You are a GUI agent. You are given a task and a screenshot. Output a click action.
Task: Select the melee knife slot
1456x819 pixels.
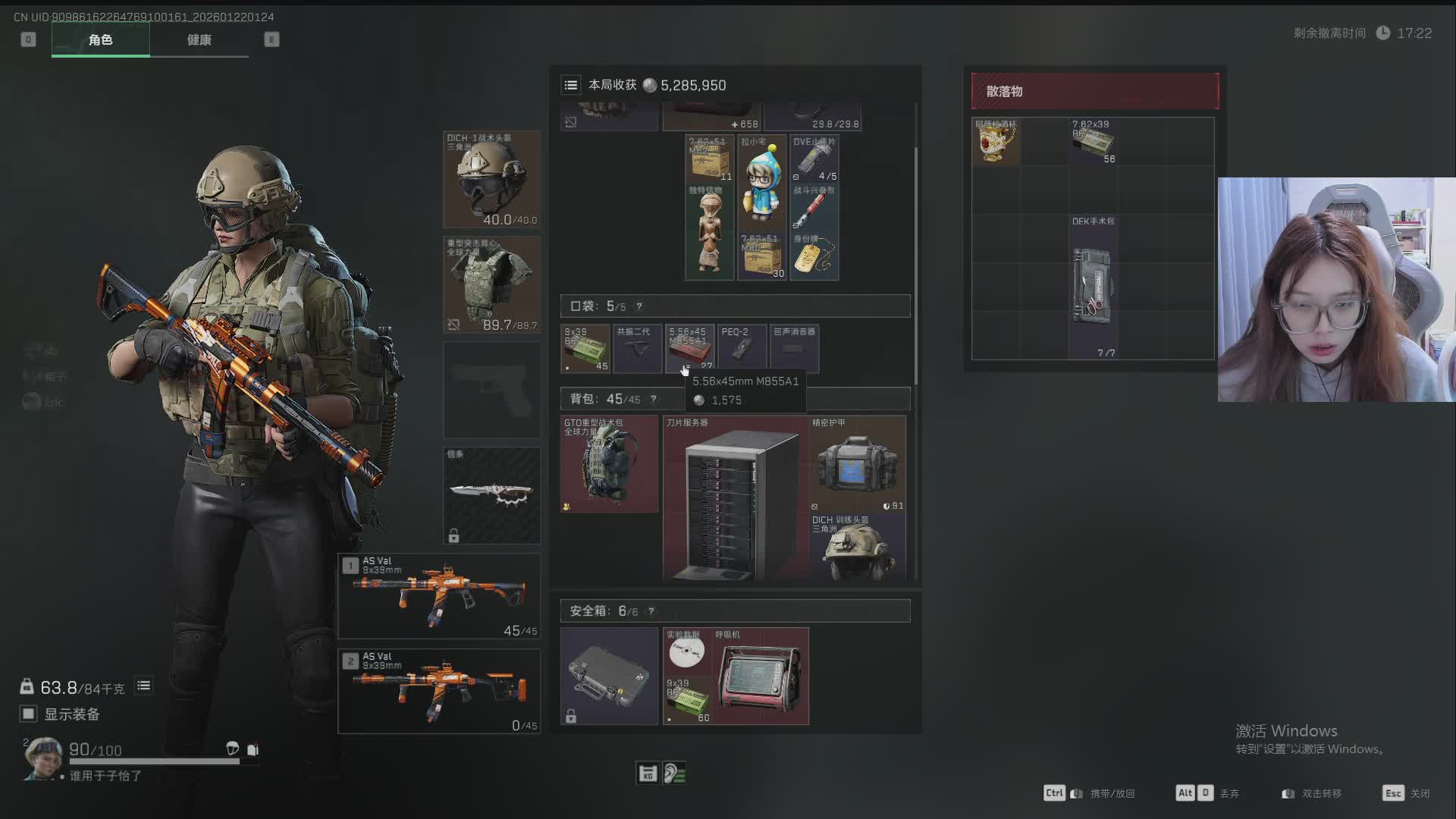coord(491,495)
